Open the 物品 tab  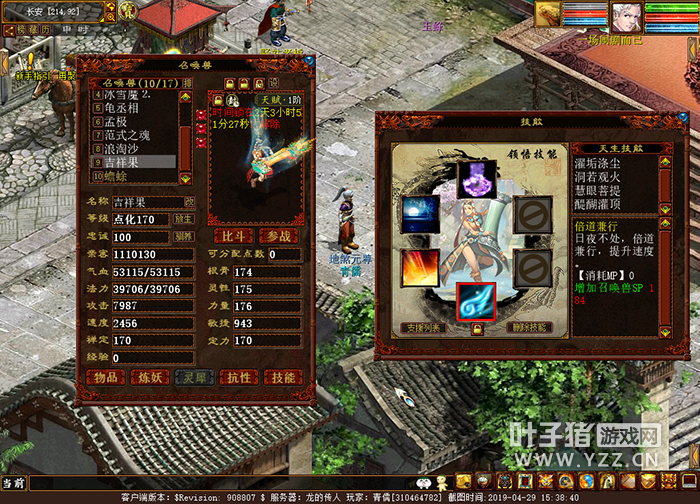click(105, 377)
